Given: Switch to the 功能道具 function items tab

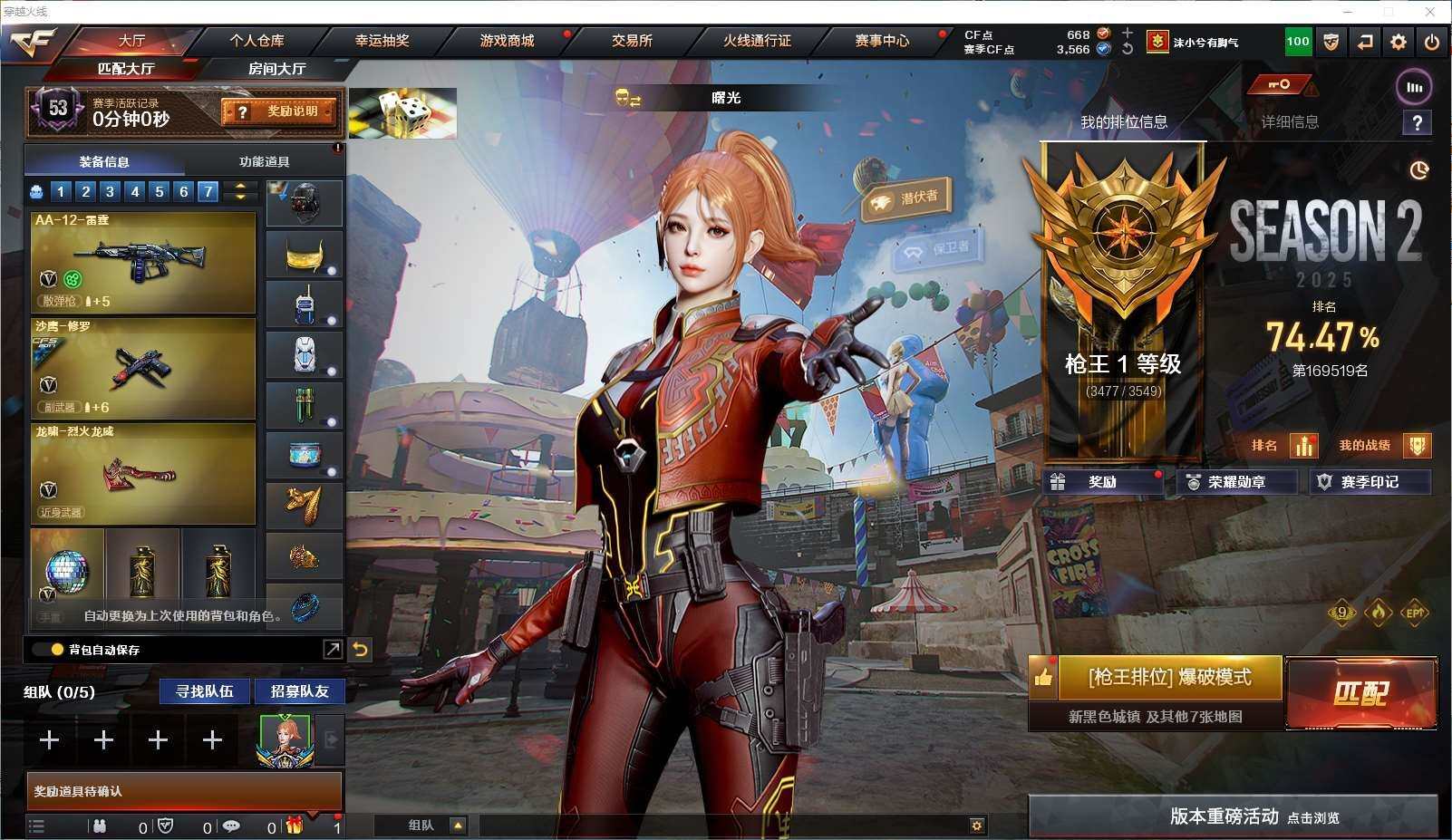Looking at the screenshot, I should click(264, 162).
